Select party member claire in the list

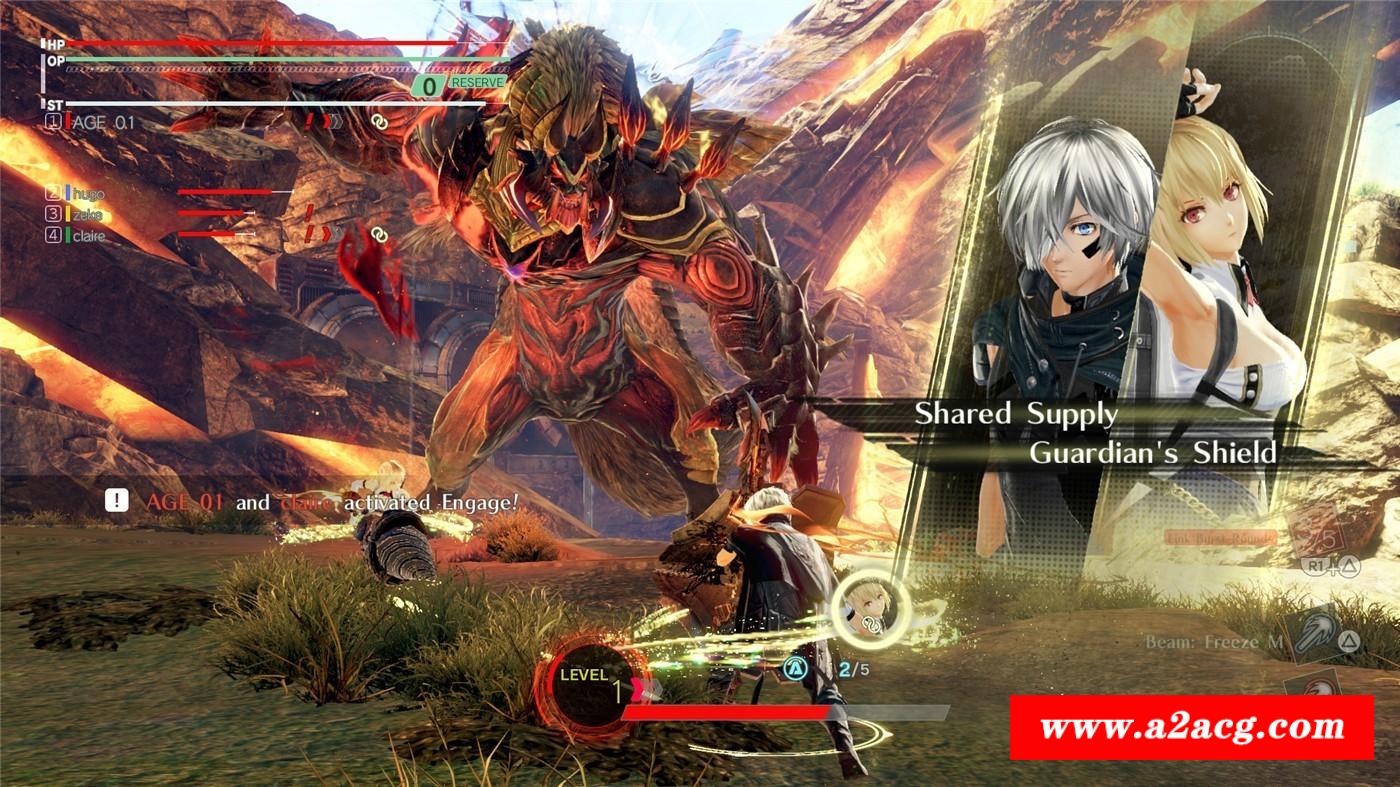(x=89, y=236)
